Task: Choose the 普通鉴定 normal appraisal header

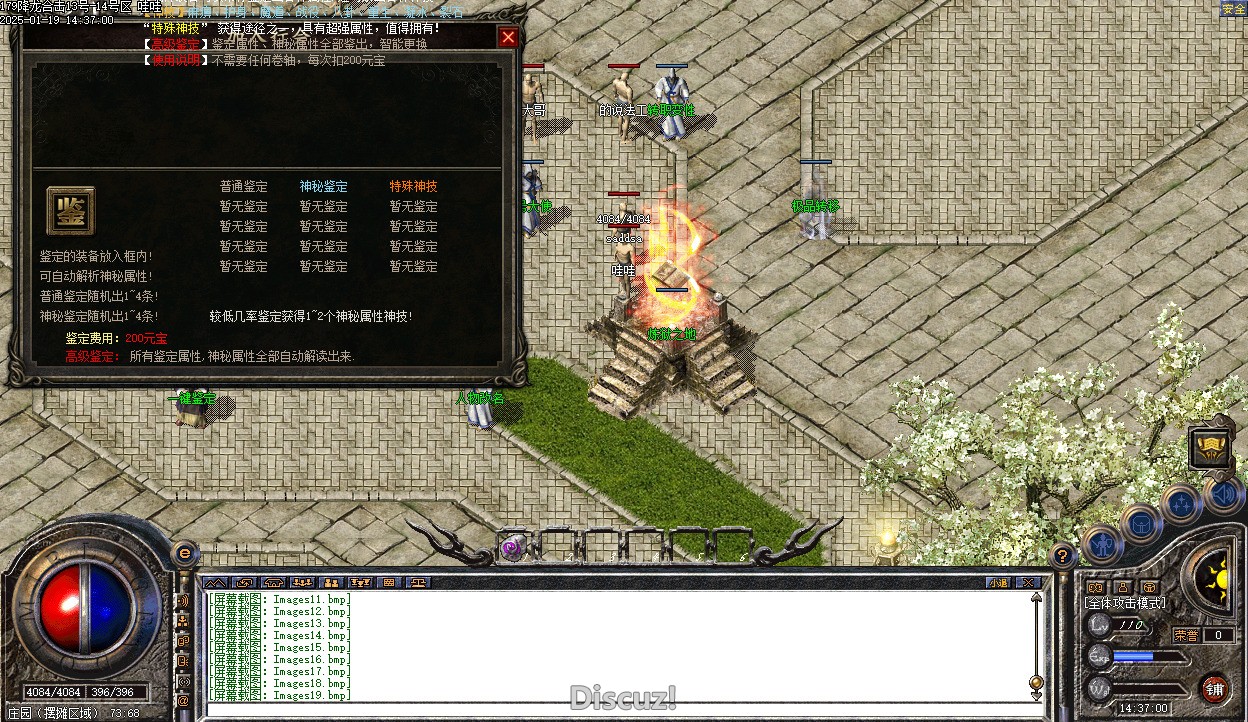Action: pos(243,186)
